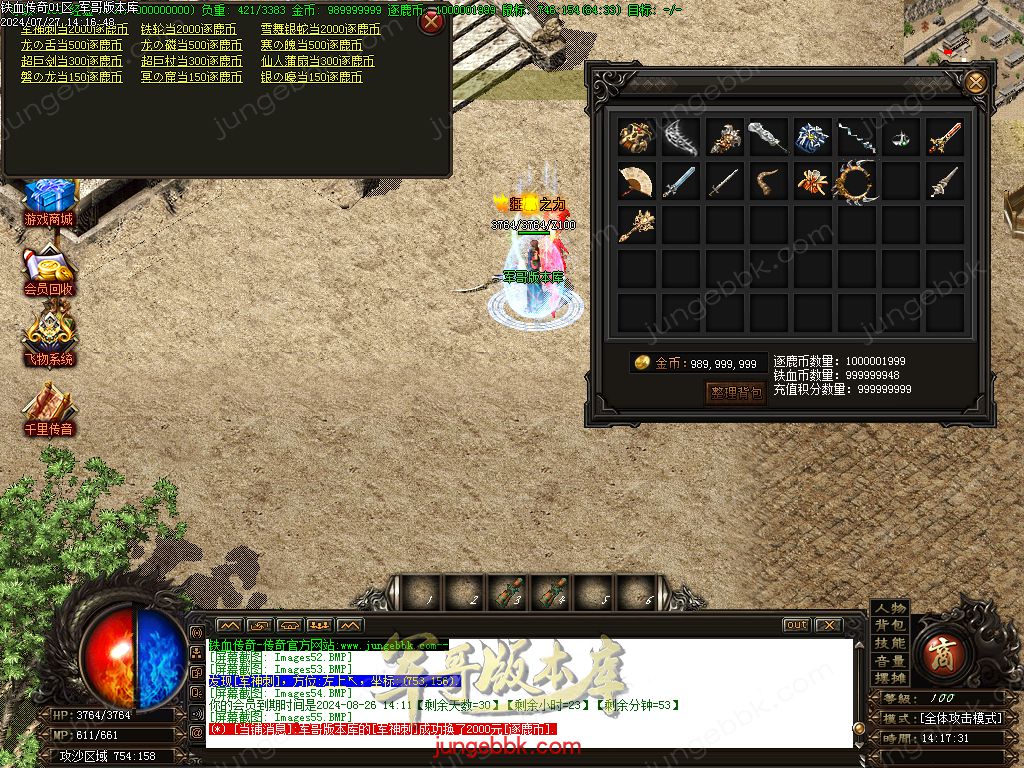
Task: Close the pawn list dialog
Action: click(431, 22)
